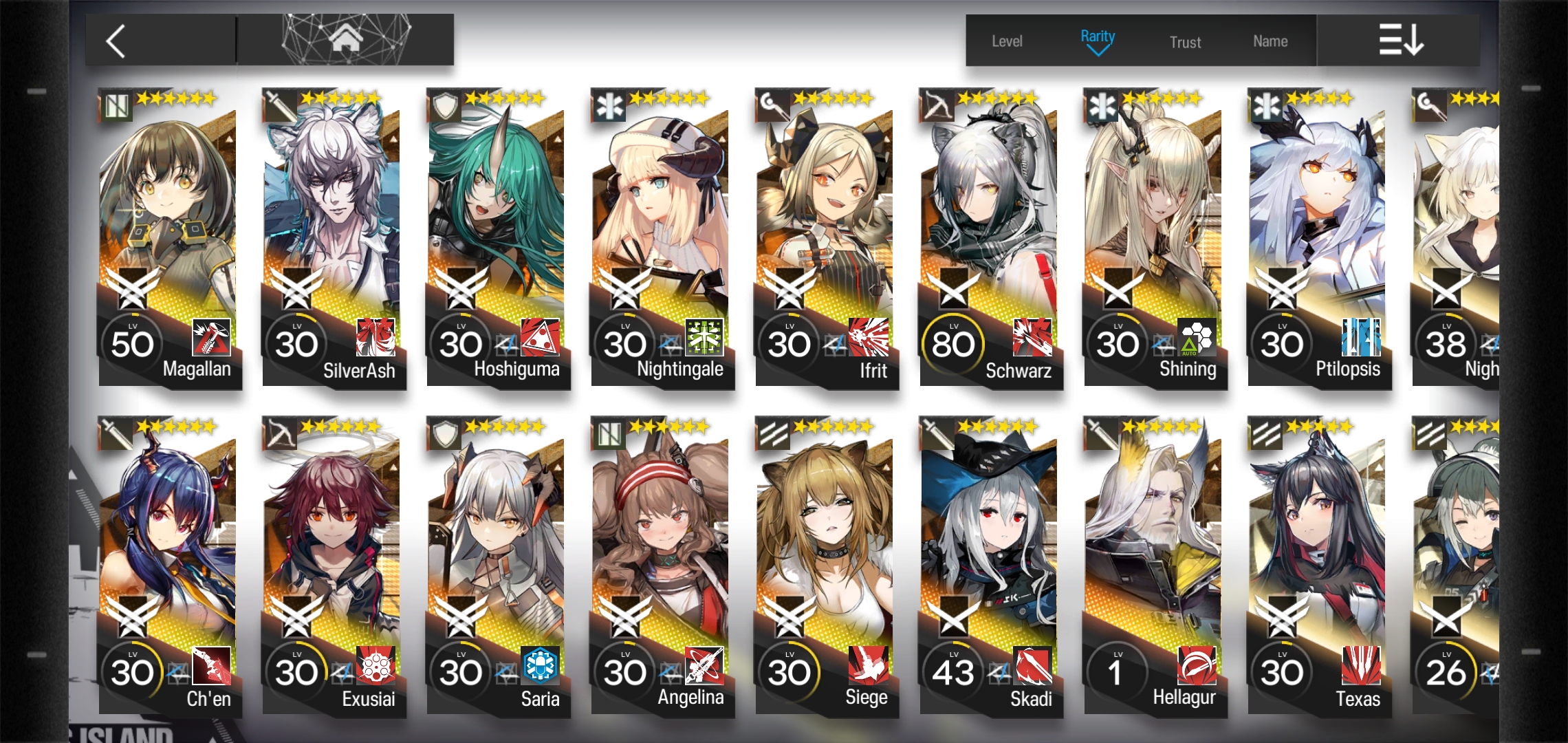Image resolution: width=1568 pixels, height=743 pixels.
Task: Choose the Shining operator card
Action: point(1154,234)
